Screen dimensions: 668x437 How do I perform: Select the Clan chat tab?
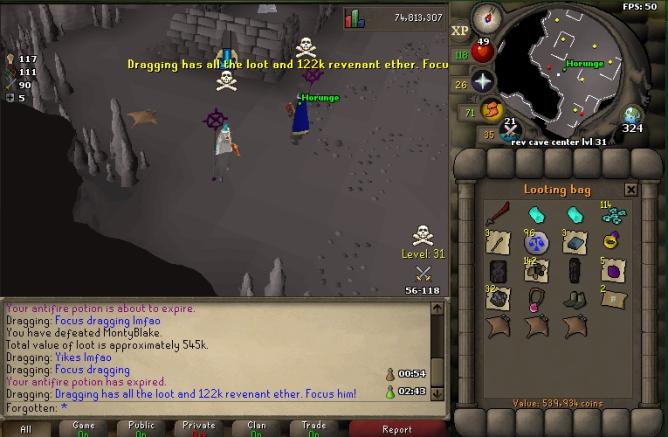(x=257, y=428)
